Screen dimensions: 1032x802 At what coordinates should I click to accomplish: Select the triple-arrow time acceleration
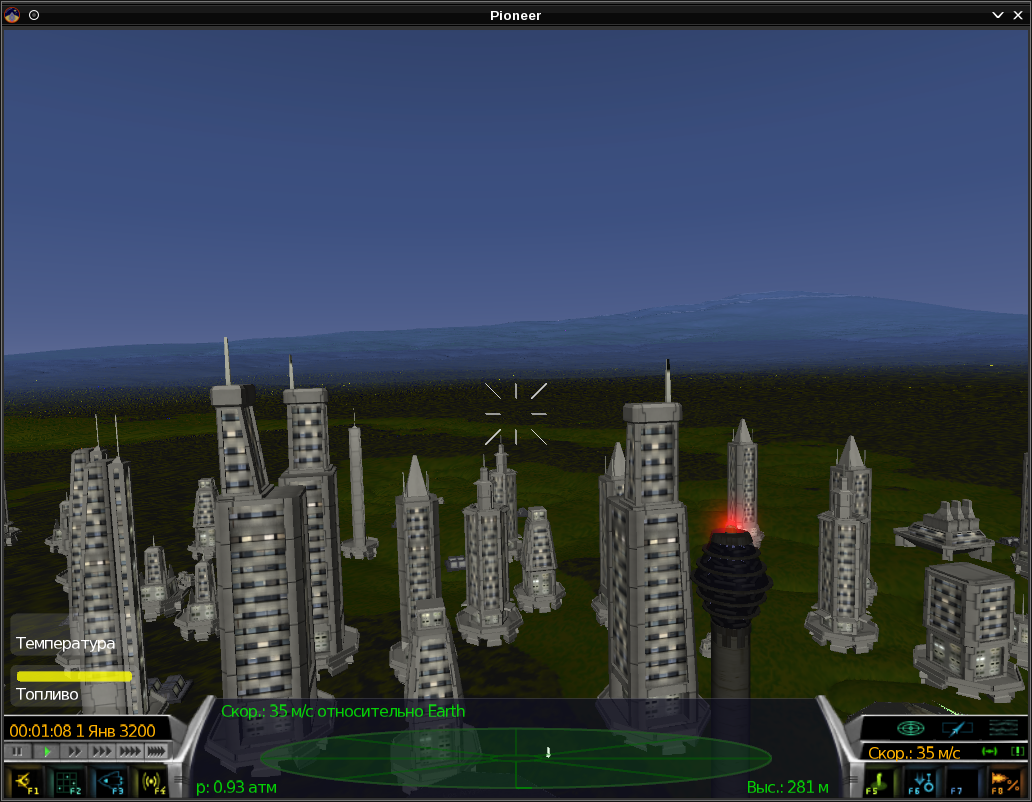(x=102, y=751)
